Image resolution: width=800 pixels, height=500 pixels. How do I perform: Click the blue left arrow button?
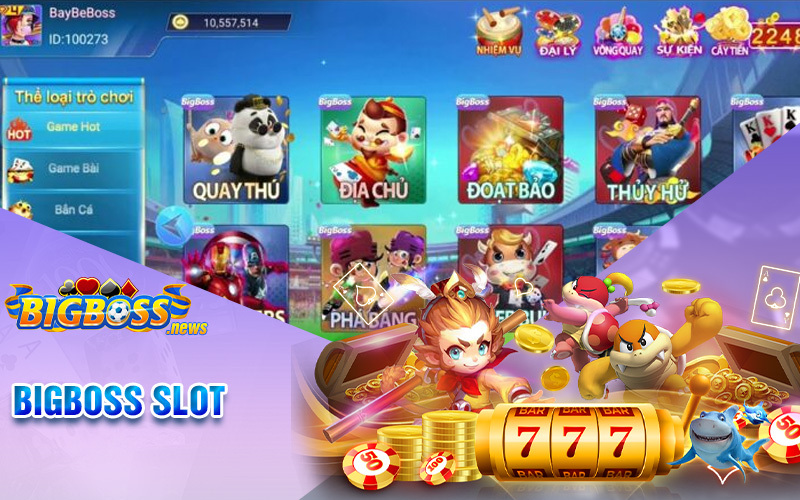[x=175, y=223]
